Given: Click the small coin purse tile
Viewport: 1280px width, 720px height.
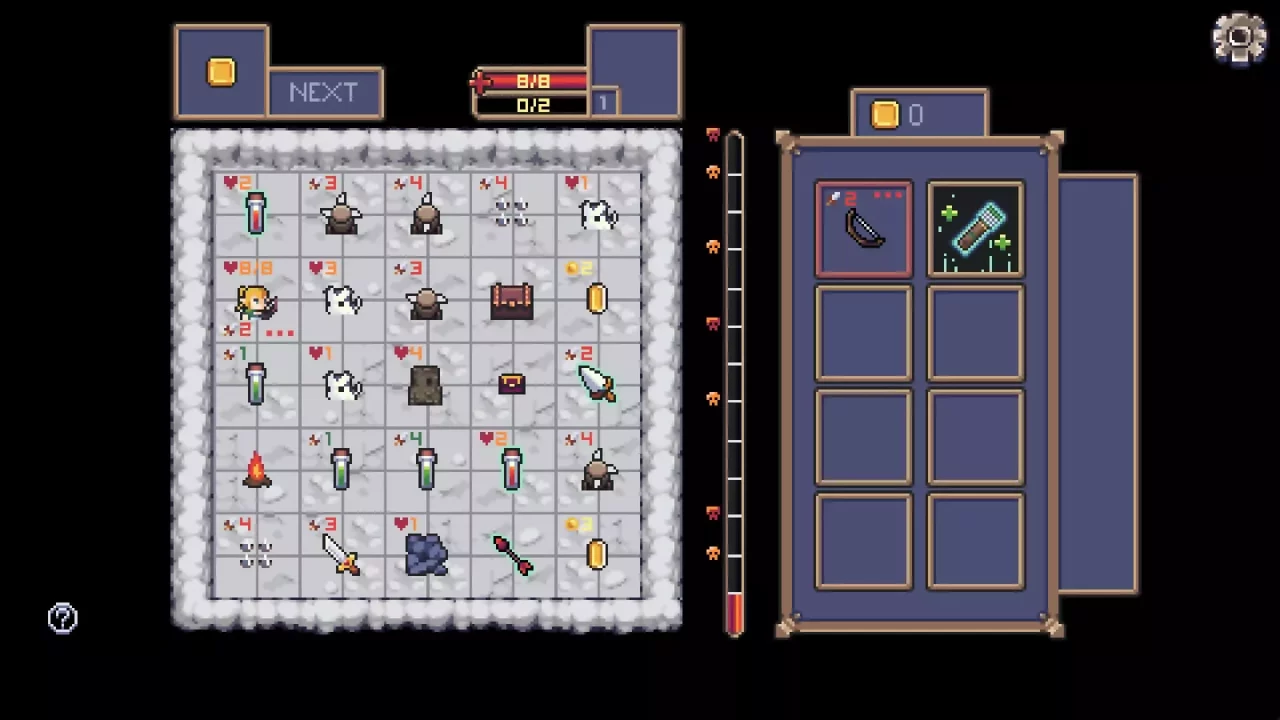Looking at the screenshot, I should 512,385.
